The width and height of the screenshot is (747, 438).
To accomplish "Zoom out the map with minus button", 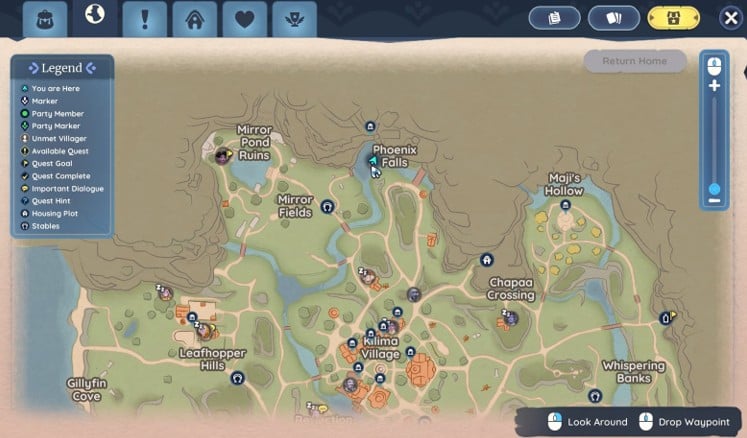I will [714, 201].
